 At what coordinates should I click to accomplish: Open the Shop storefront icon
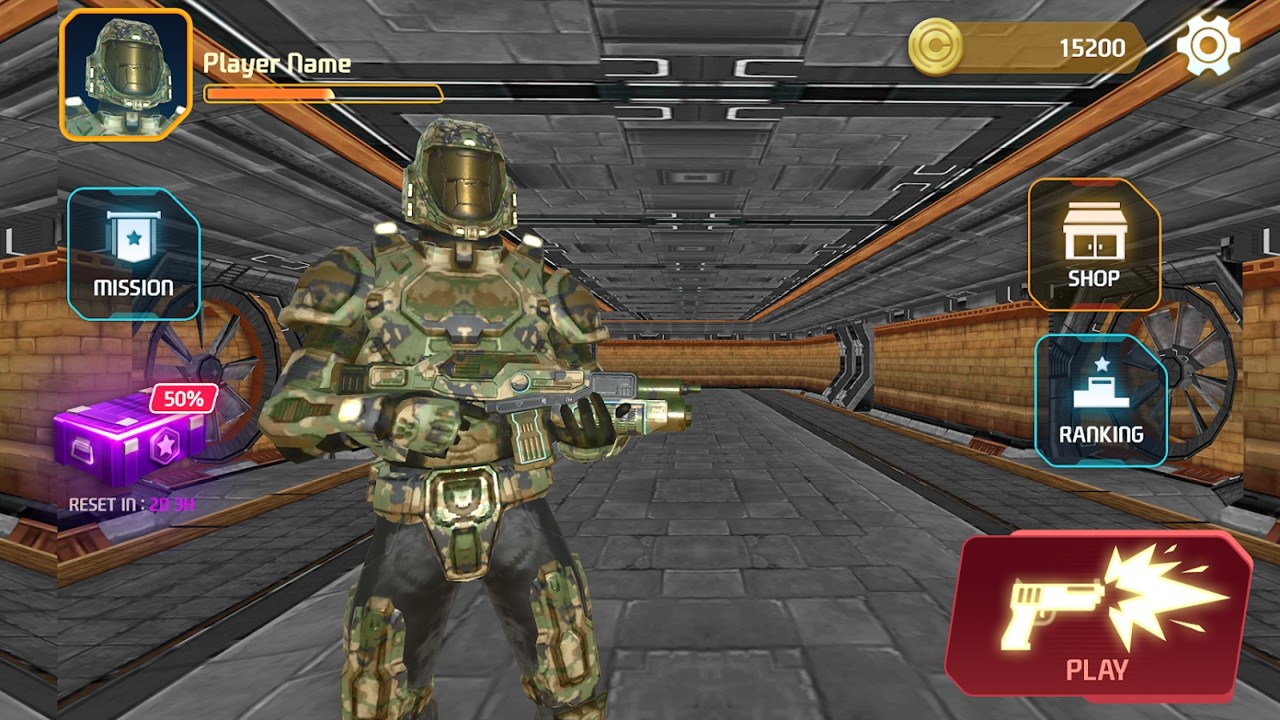[1095, 230]
